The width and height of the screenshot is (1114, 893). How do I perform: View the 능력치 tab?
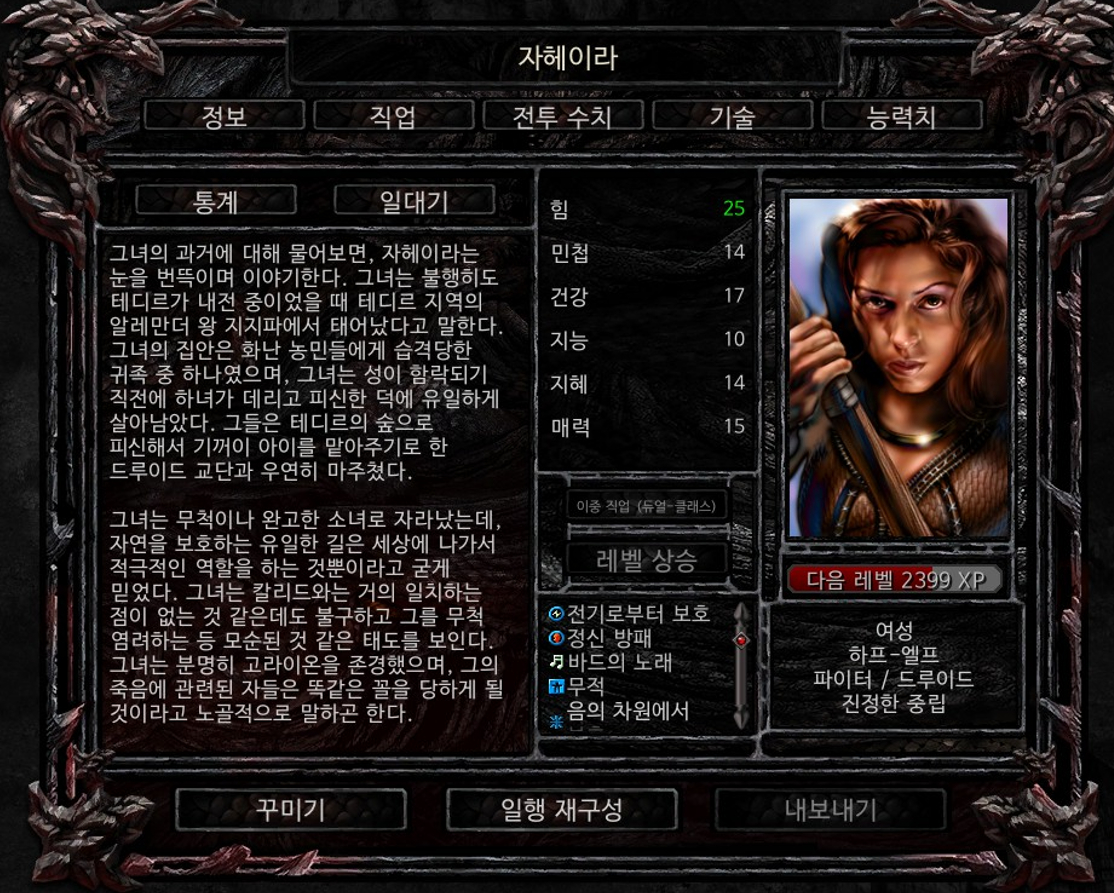(901, 116)
